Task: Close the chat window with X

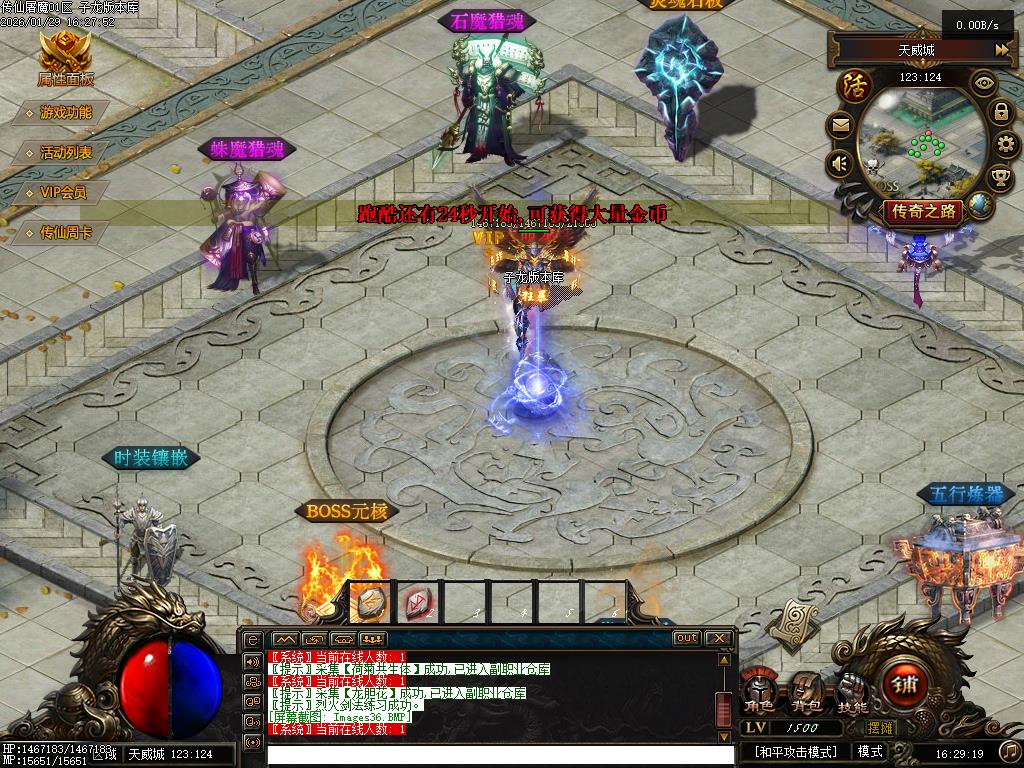Action: pos(719,638)
